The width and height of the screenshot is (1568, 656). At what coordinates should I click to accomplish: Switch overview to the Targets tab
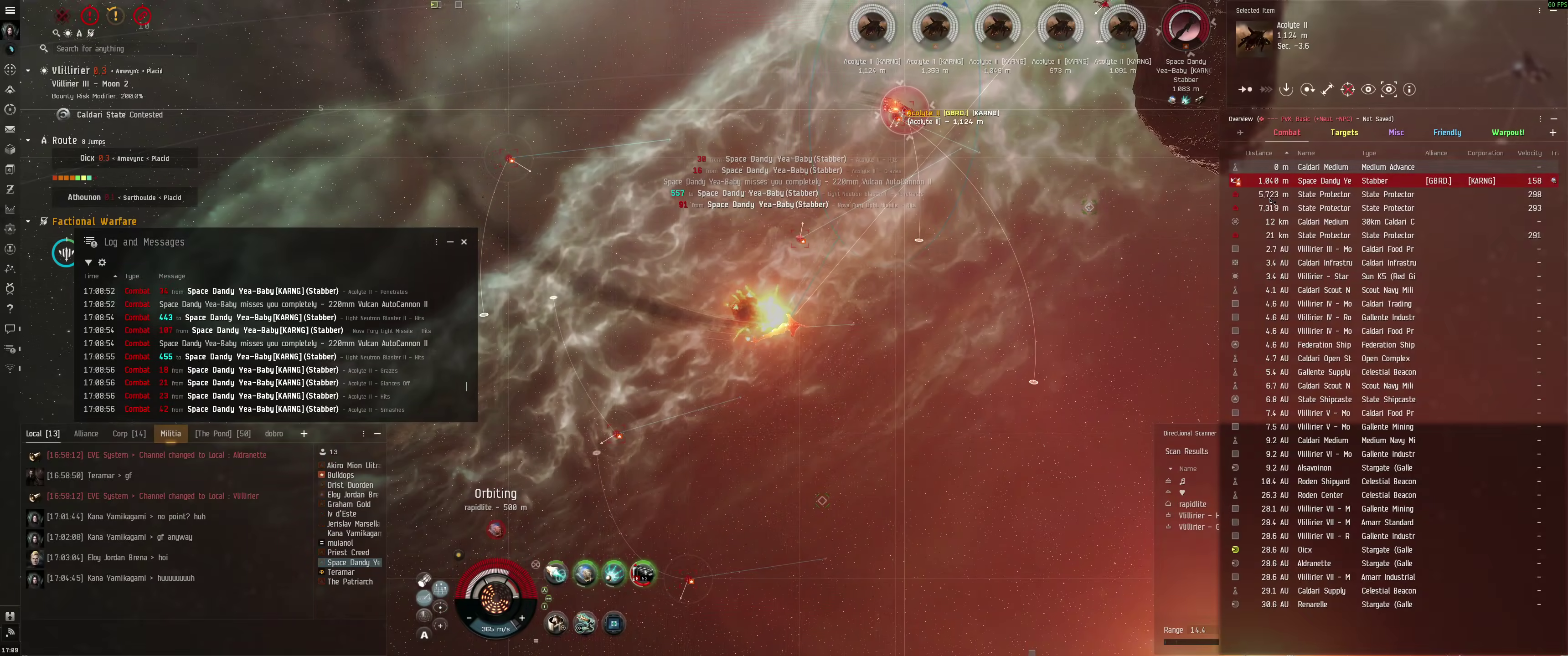(x=1343, y=132)
